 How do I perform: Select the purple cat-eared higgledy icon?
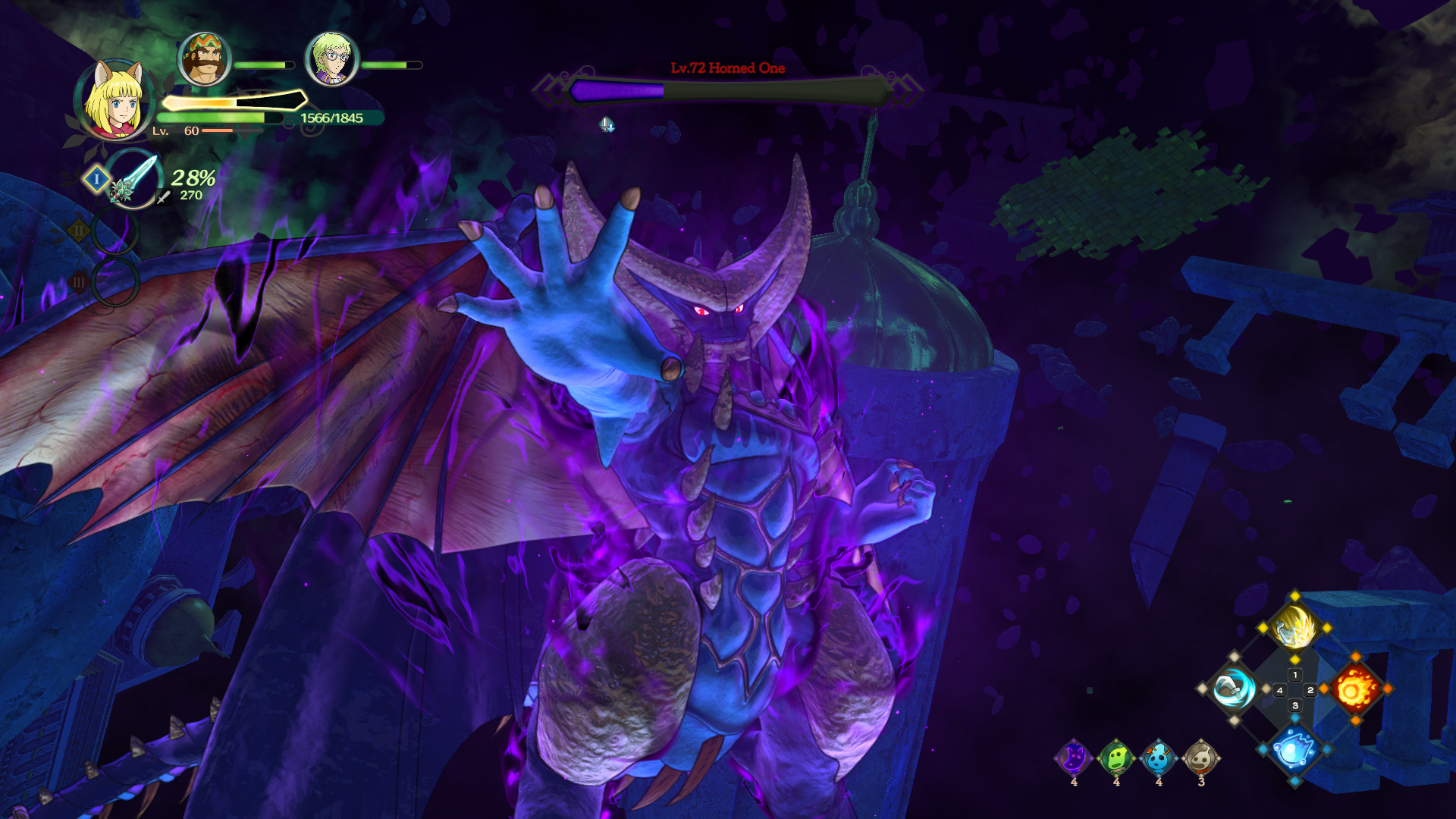point(1074,758)
